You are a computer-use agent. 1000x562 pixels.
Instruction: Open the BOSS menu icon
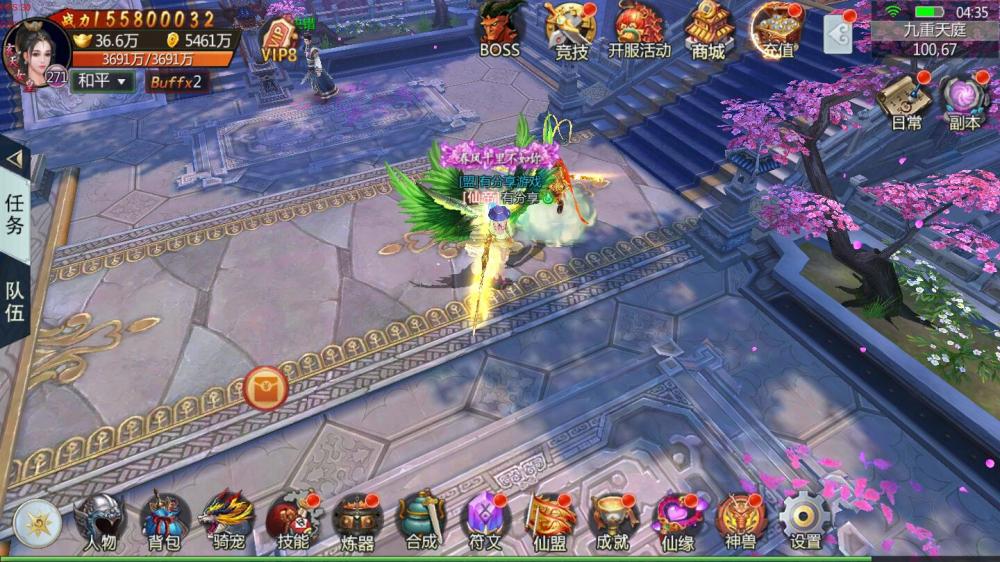[x=500, y=29]
